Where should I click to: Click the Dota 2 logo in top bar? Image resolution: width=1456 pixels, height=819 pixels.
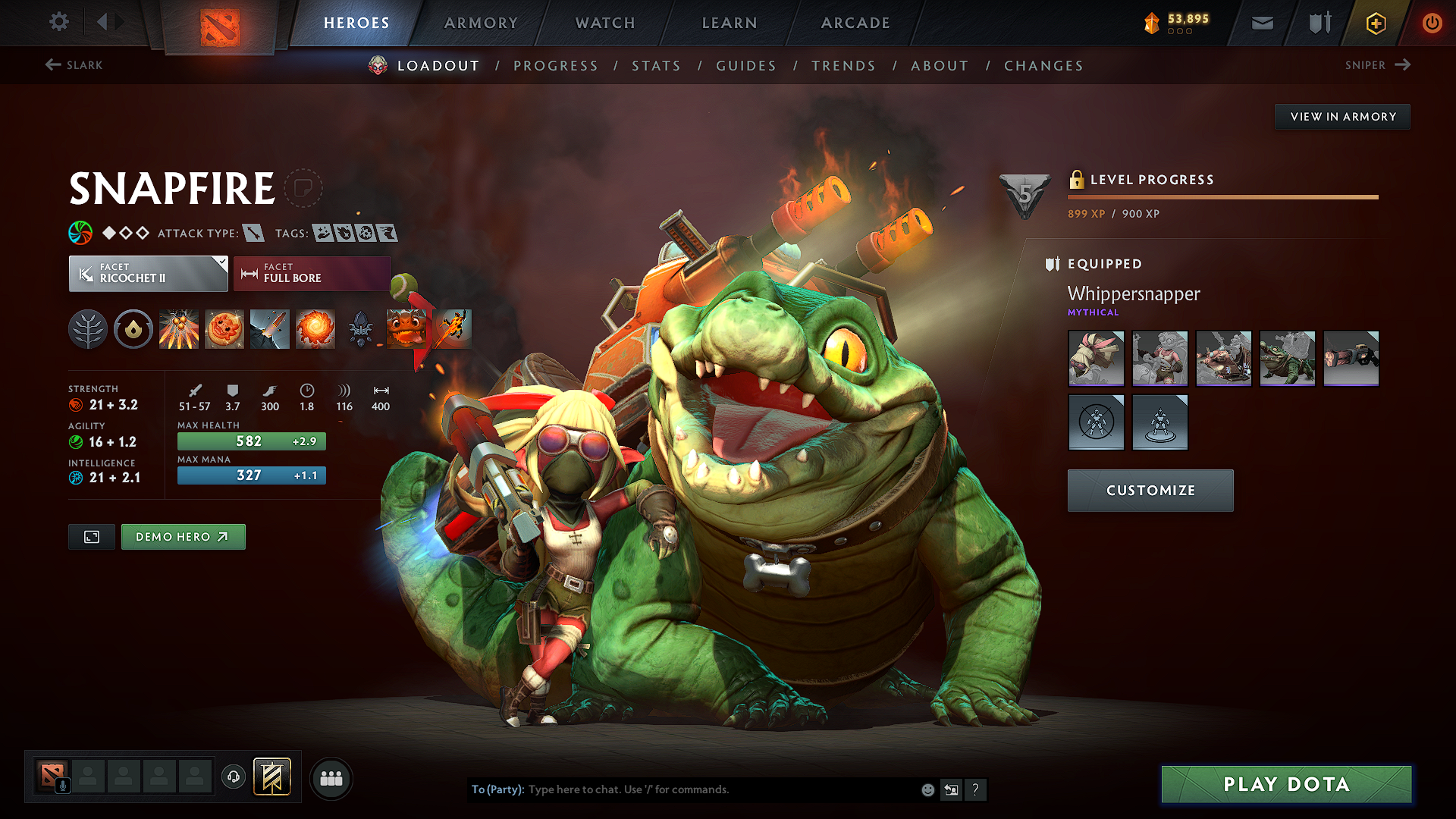[218, 23]
